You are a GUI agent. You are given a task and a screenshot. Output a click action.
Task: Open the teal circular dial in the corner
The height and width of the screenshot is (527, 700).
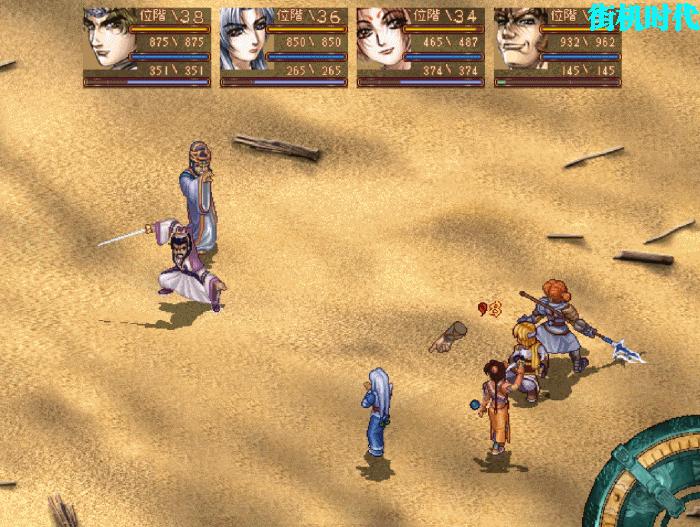pyautogui.click(x=650, y=480)
